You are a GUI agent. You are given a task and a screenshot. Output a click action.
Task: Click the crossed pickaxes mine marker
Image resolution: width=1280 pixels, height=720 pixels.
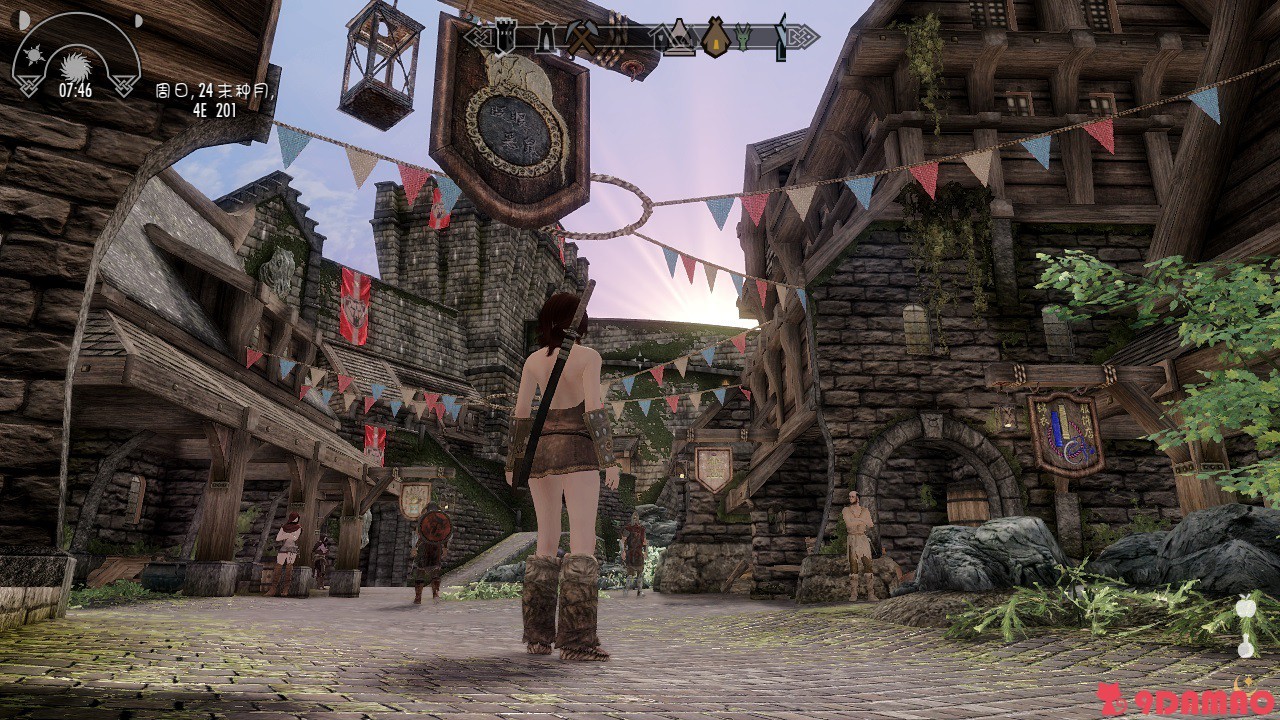pos(582,38)
